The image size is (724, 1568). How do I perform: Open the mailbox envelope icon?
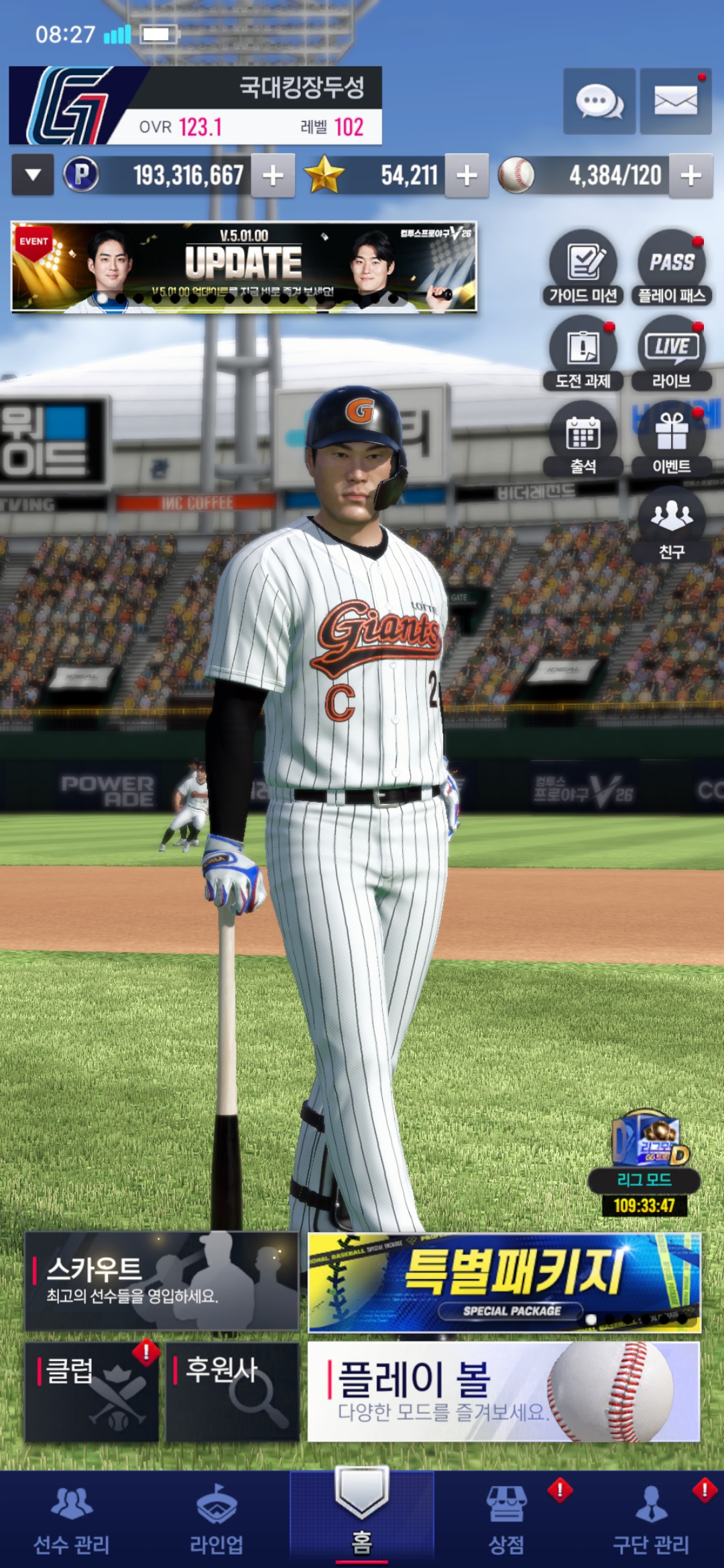click(x=675, y=102)
